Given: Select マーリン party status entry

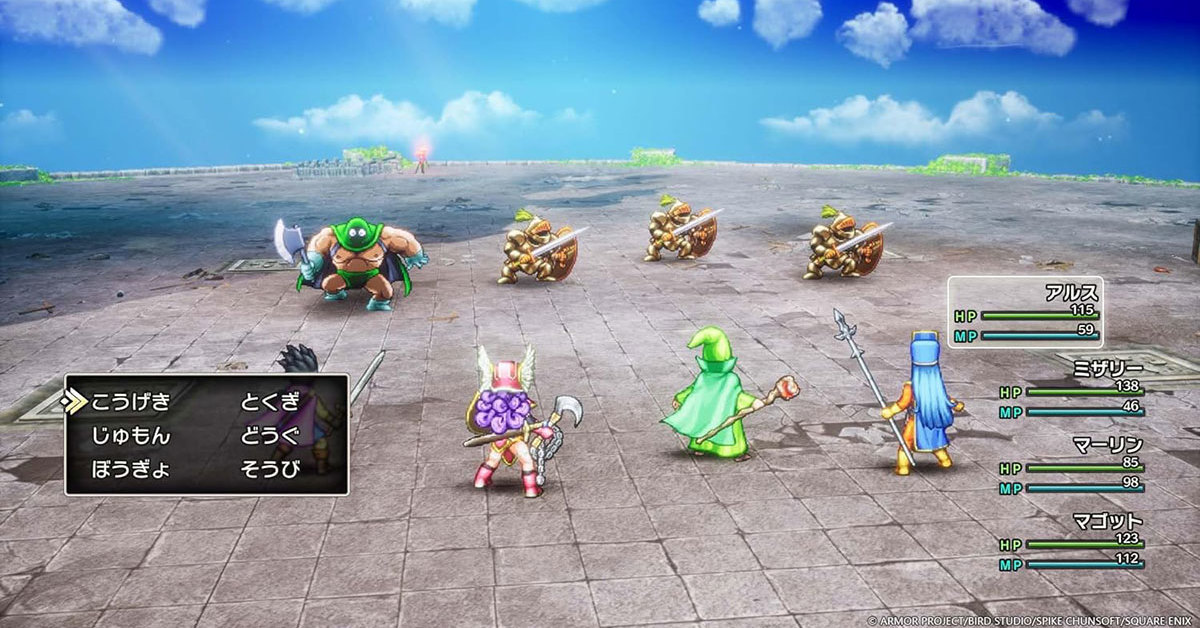Looking at the screenshot, I should 1071,464.
